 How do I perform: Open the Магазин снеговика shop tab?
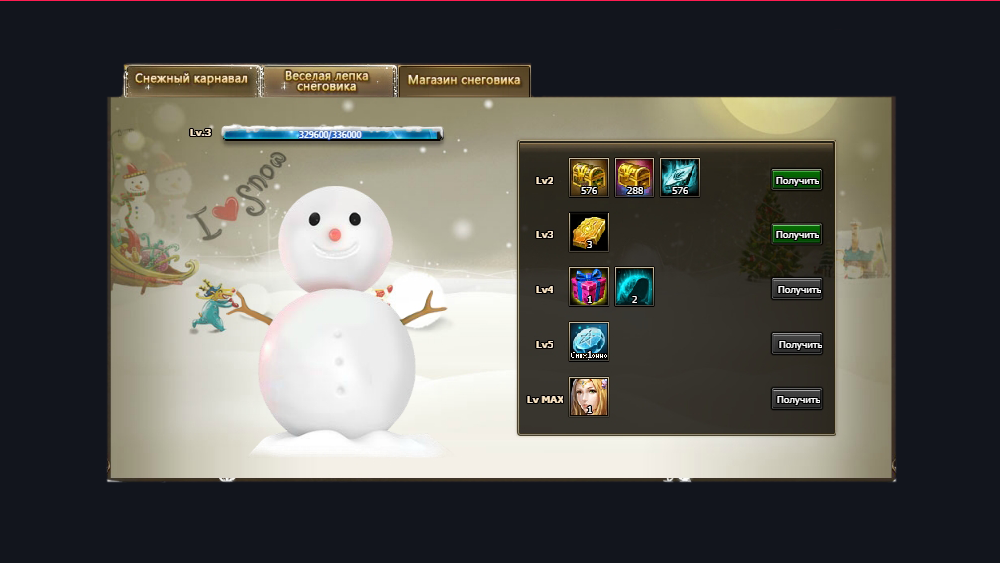point(464,81)
